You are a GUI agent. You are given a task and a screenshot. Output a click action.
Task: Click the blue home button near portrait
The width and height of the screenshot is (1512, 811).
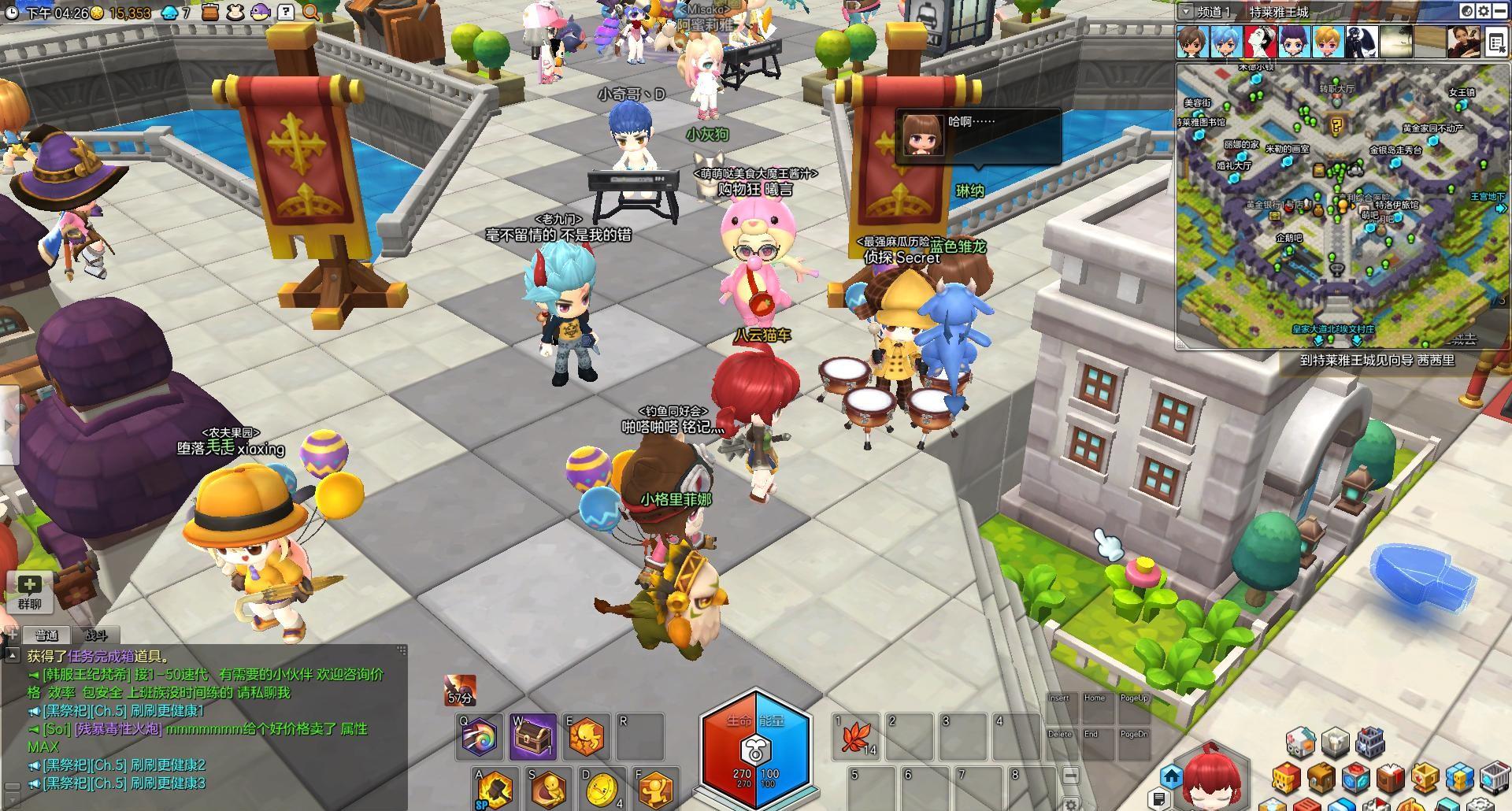[1171, 777]
